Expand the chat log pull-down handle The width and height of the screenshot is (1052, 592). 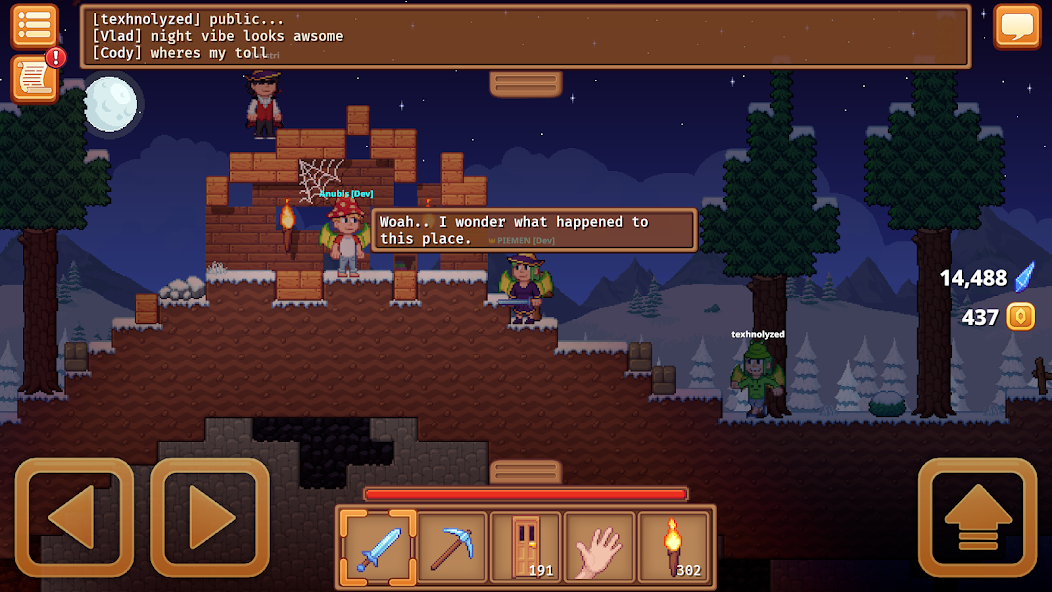tap(526, 83)
